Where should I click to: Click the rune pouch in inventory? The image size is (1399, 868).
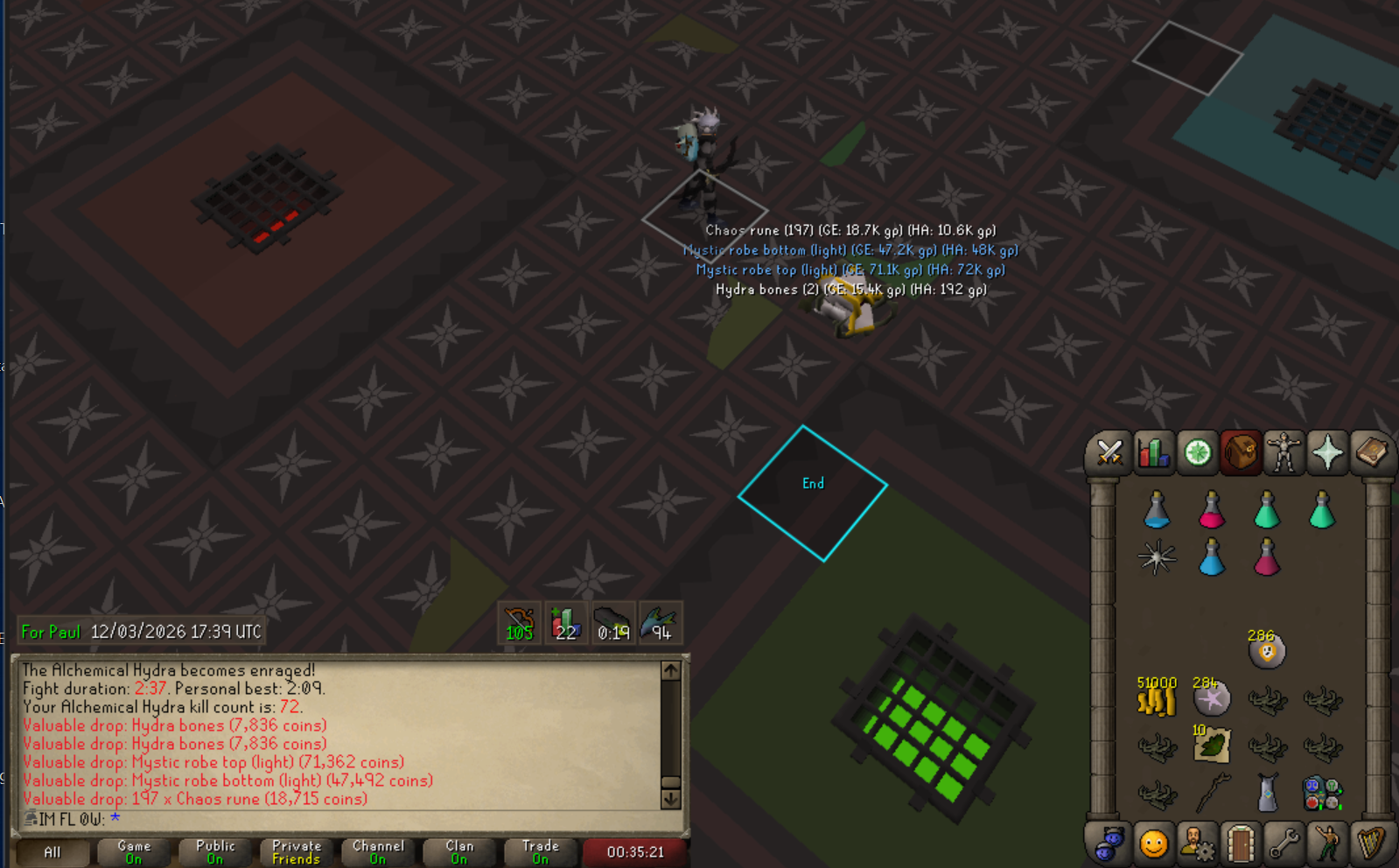(x=1321, y=794)
